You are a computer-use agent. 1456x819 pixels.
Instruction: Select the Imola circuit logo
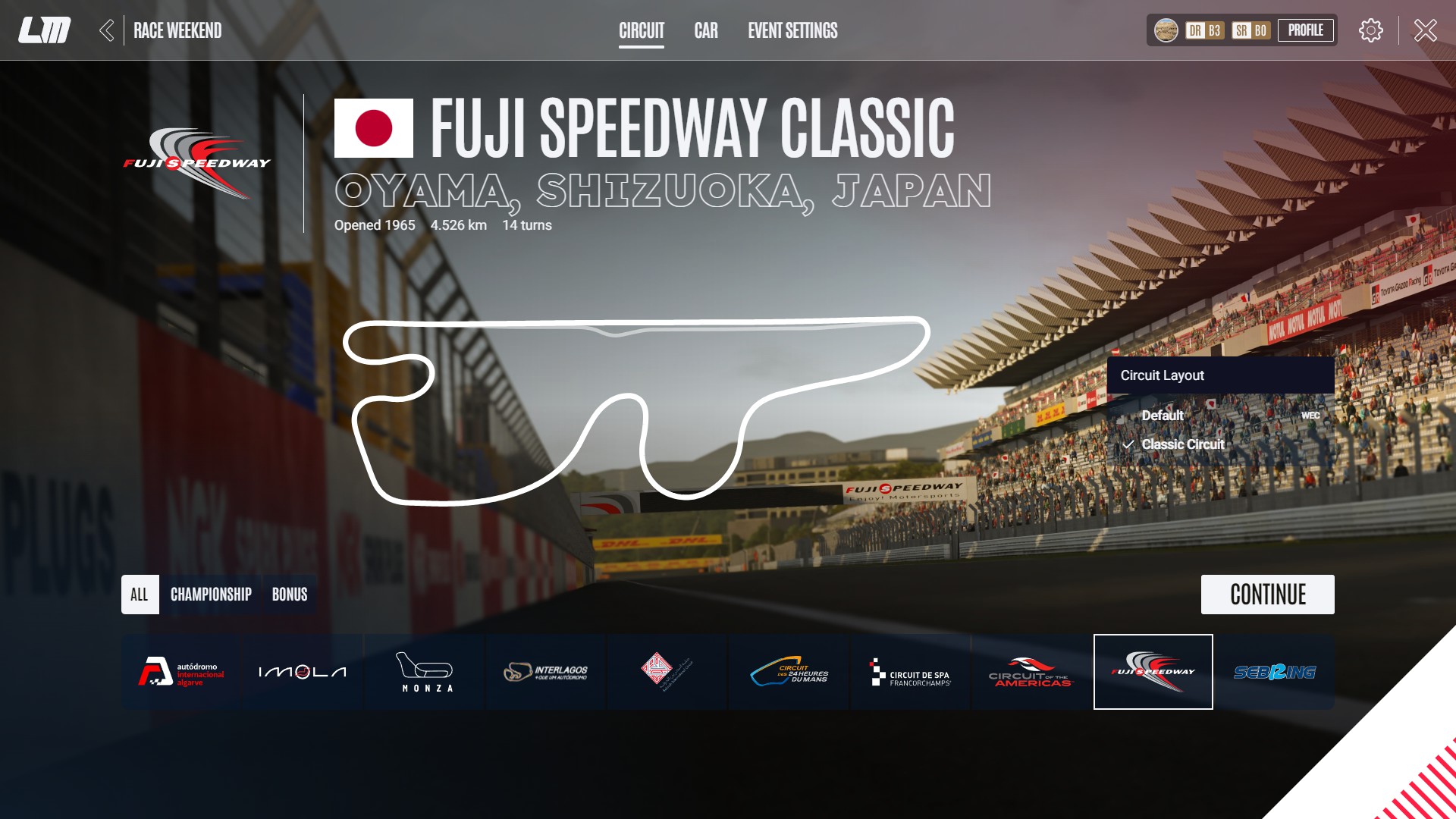300,670
